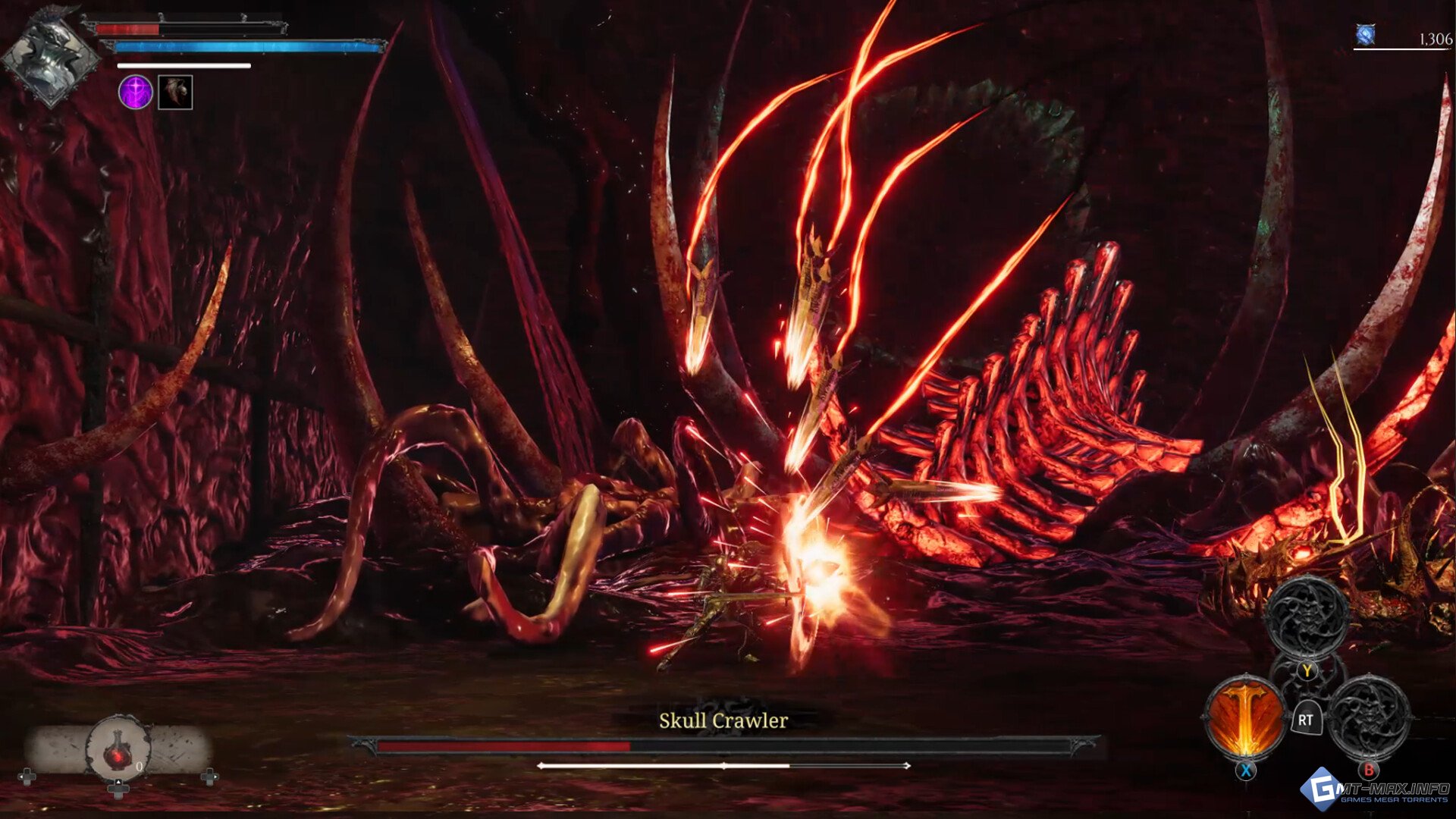Activate the fiery sword ability

click(x=1244, y=717)
